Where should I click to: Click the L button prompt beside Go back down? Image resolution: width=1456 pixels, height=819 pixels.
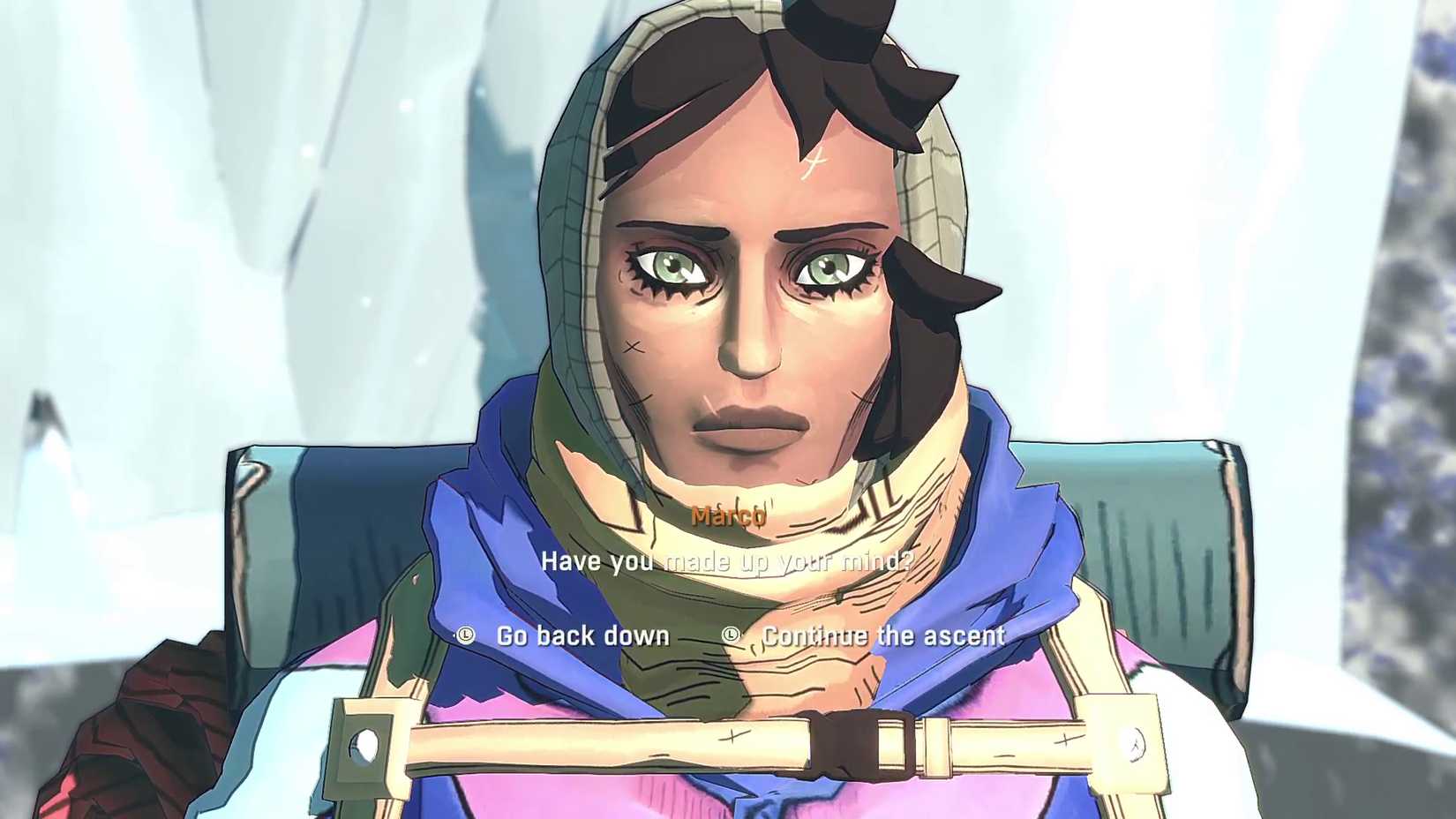pyautogui.click(x=465, y=635)
